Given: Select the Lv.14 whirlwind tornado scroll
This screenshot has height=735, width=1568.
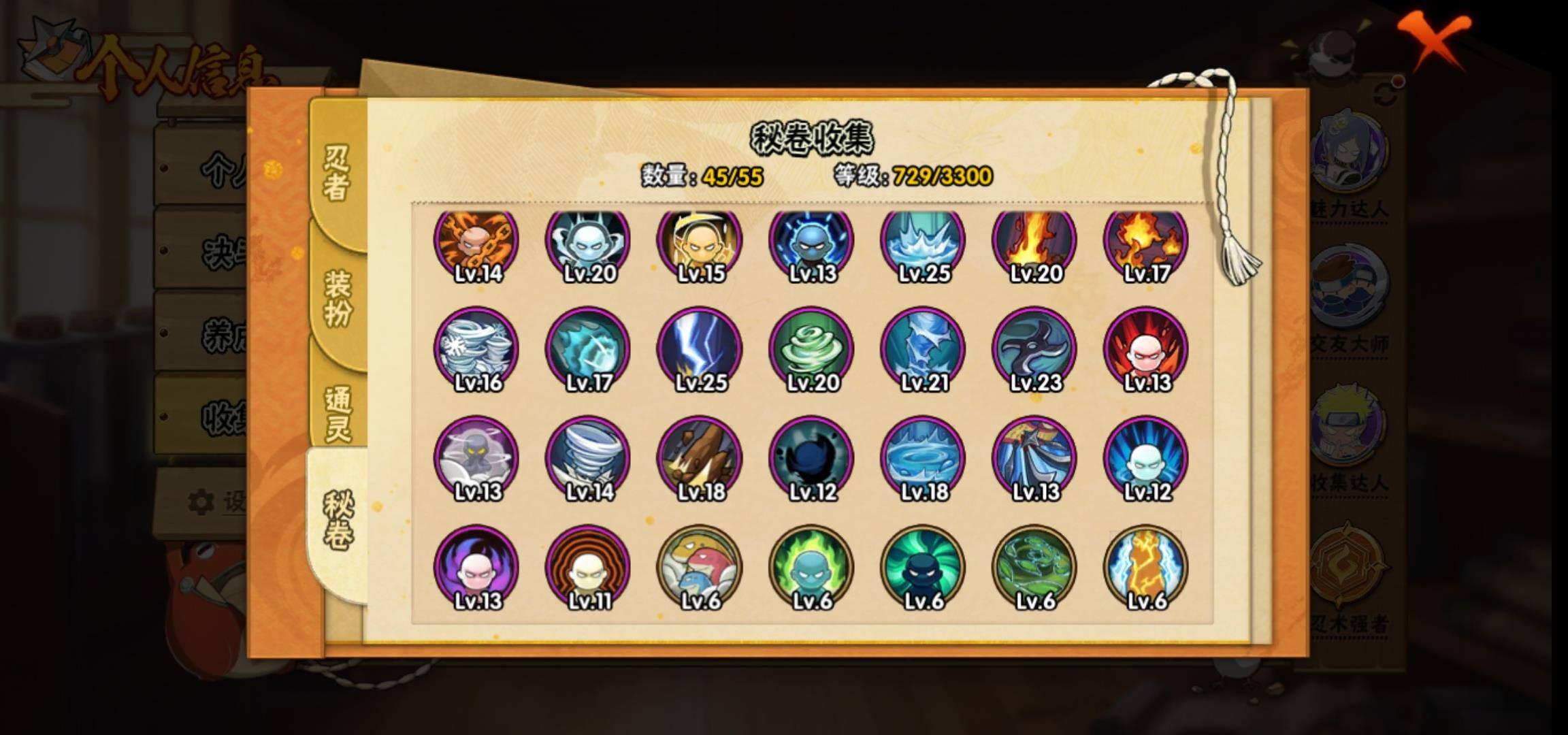Looking at the screenshot, I should [589, 458].
